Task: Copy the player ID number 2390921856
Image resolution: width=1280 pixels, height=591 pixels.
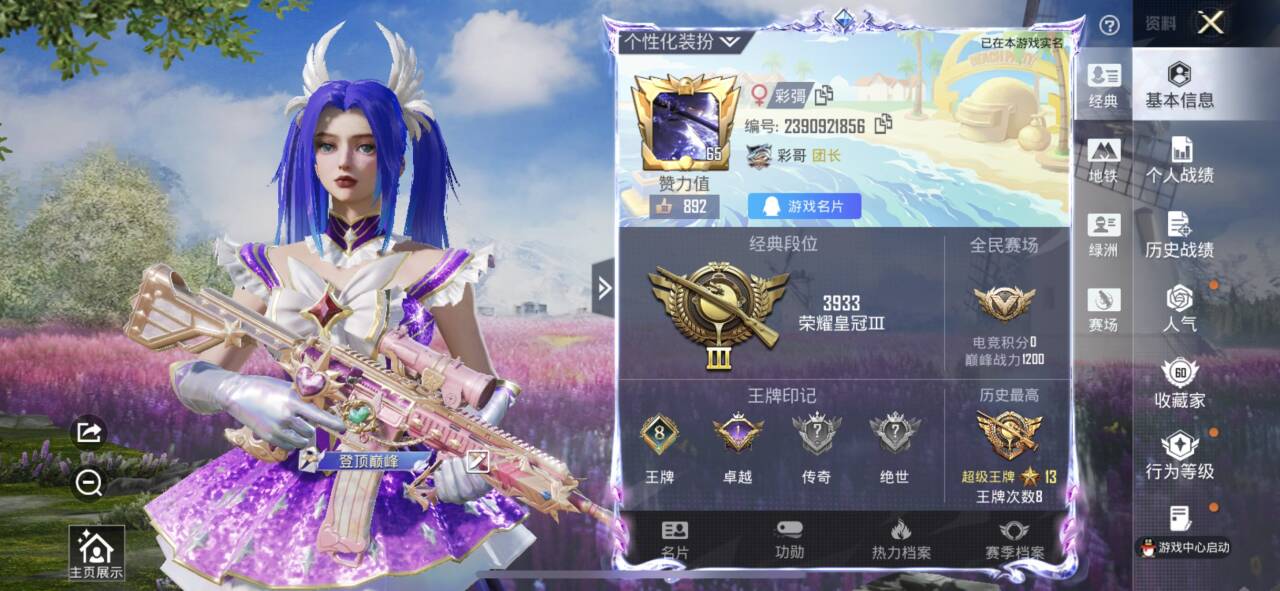Action: (x=883, y=125)
